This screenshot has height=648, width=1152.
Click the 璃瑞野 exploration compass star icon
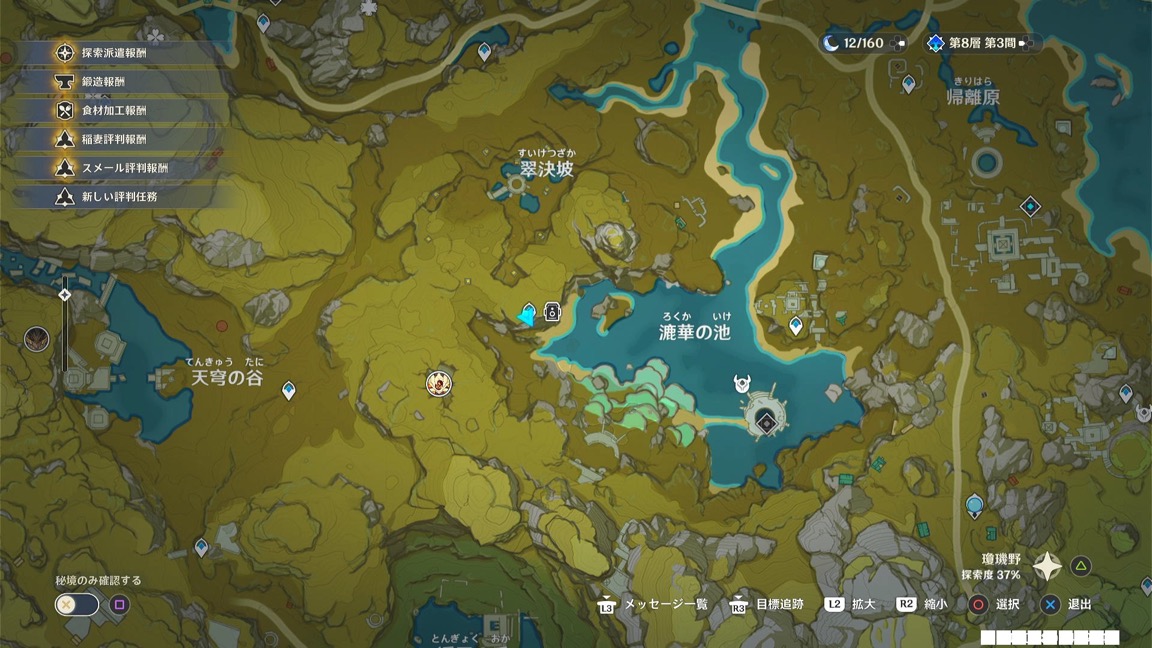1047,567
